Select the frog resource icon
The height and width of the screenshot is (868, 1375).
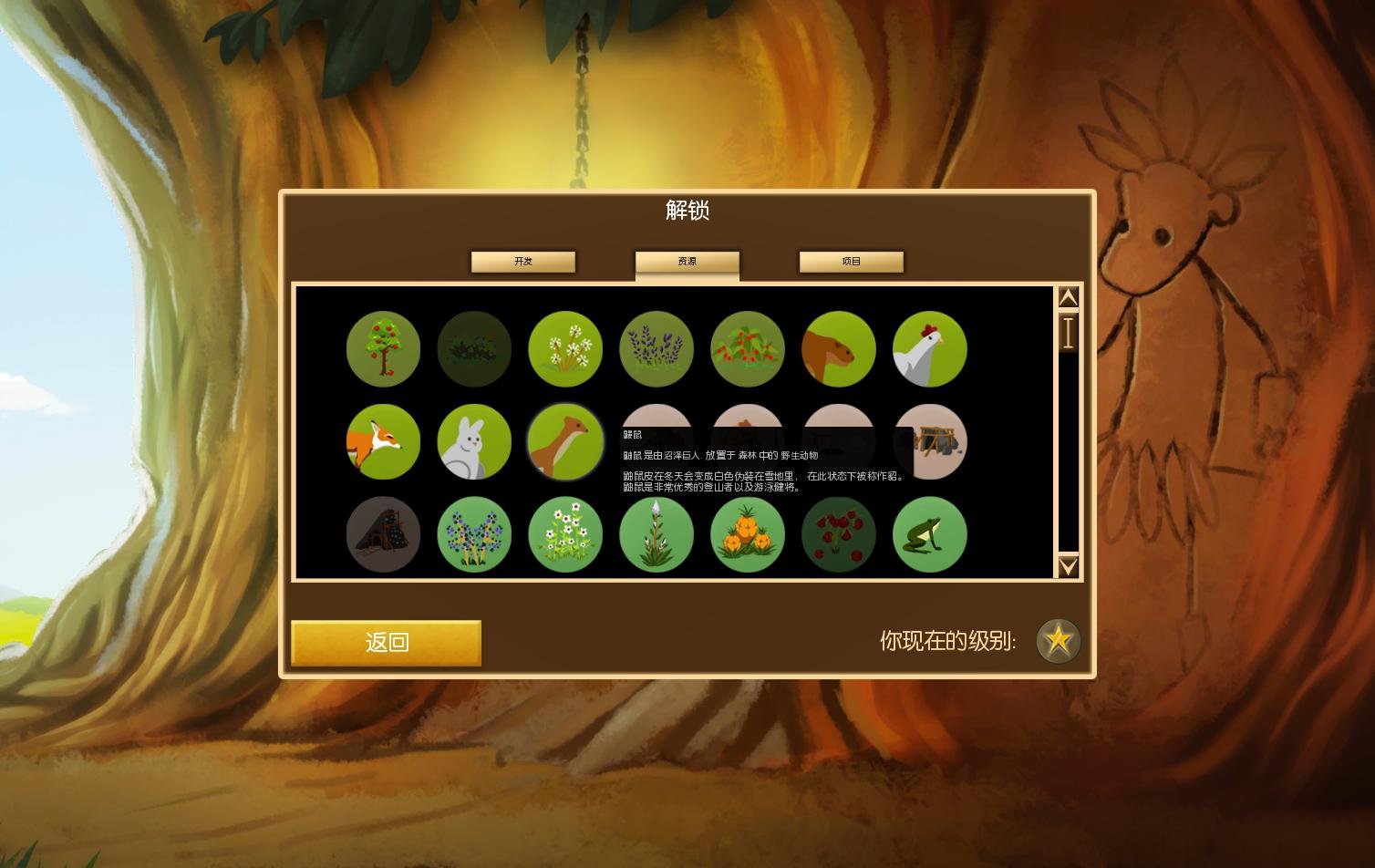pos(930,535)
